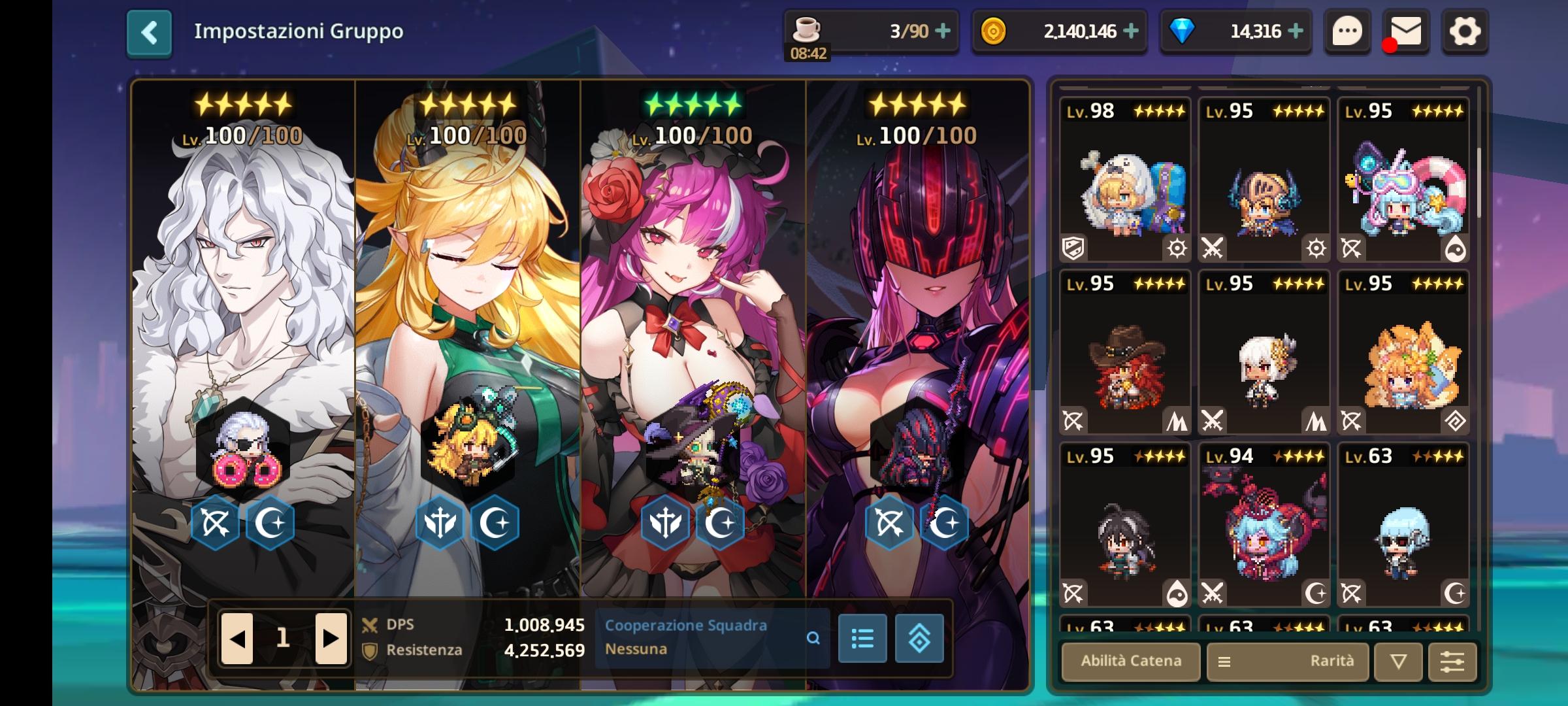Open the team list view icon
This screenshot has width=1568, height=706.
(862, 639)
